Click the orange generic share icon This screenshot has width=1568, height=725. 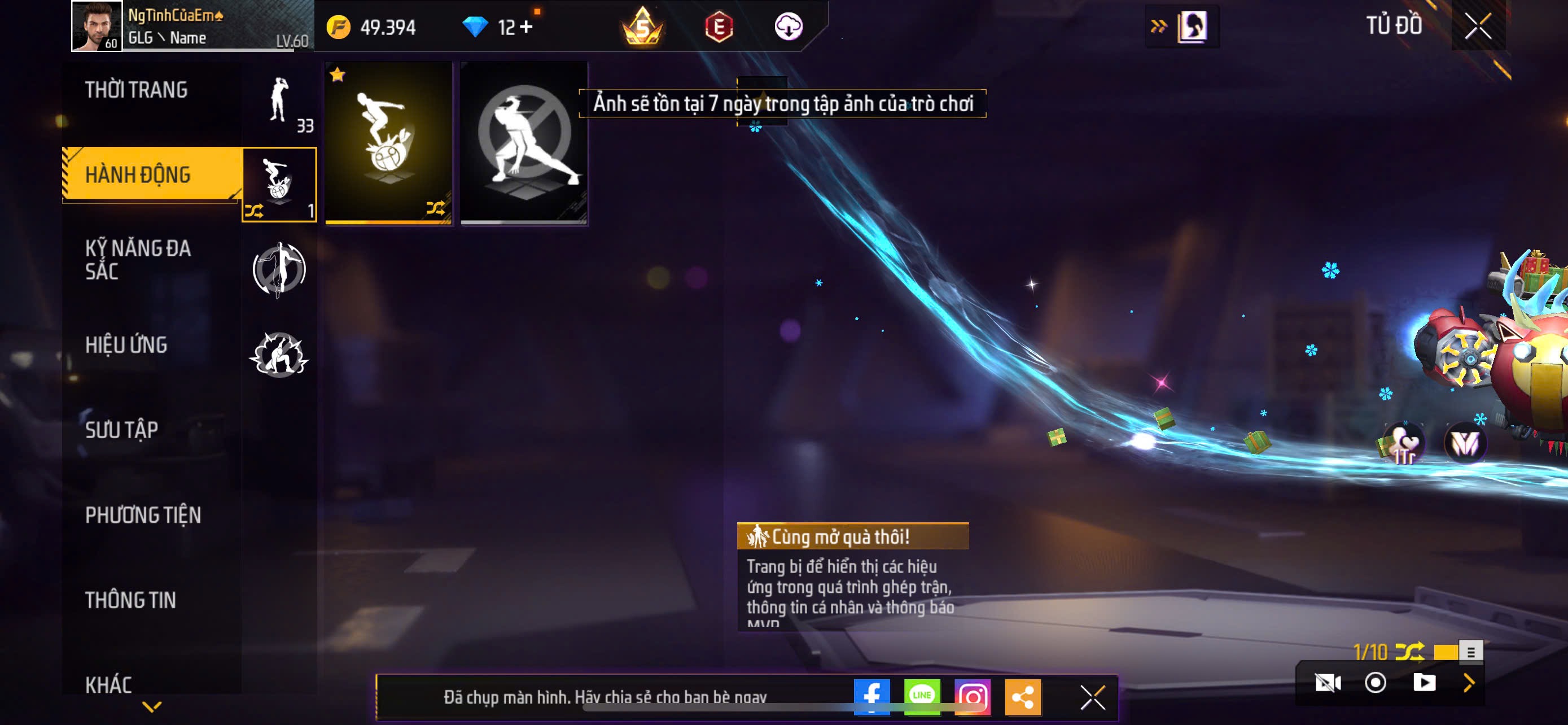click(x=1023, y=696)
